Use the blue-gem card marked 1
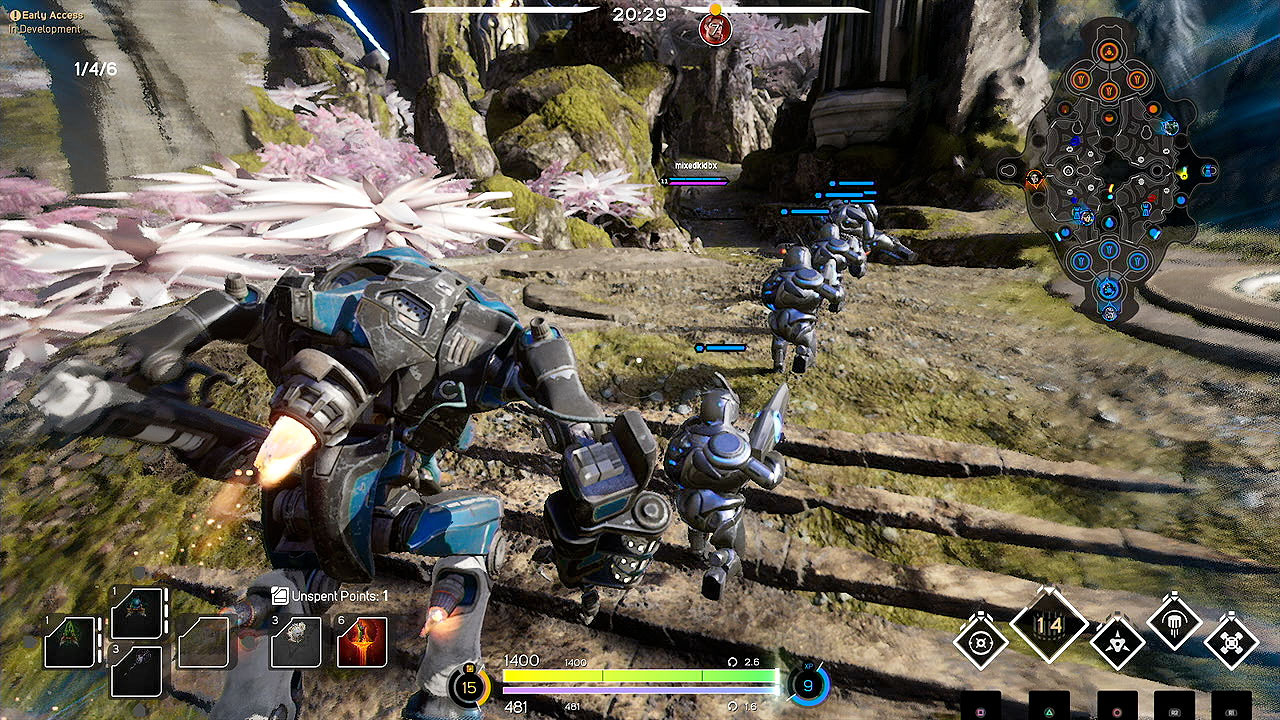The height and width of the screenshot is (720, 1280). 136,612
